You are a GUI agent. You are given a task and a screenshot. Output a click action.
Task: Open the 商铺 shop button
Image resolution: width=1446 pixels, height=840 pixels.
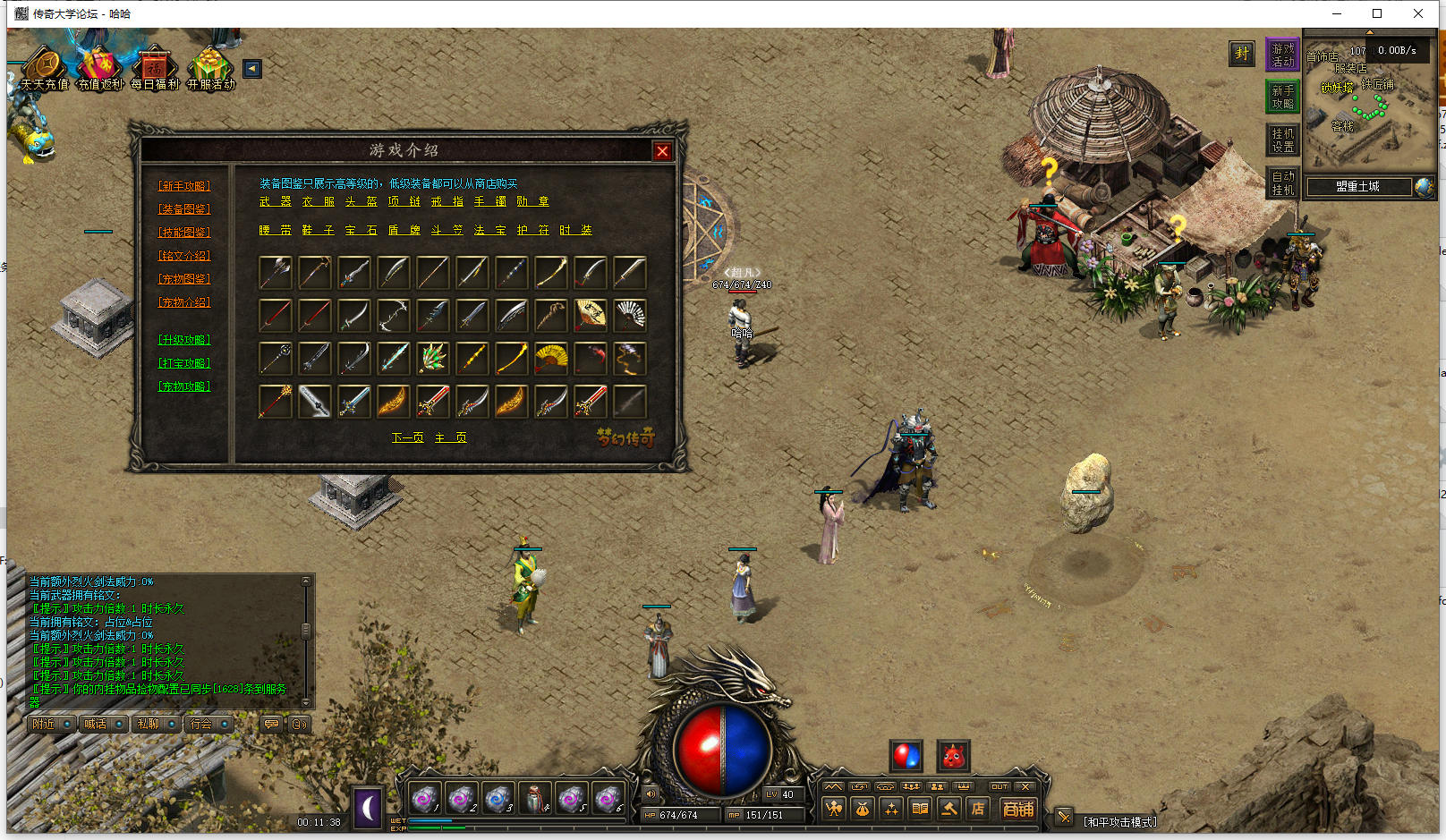1018,809
